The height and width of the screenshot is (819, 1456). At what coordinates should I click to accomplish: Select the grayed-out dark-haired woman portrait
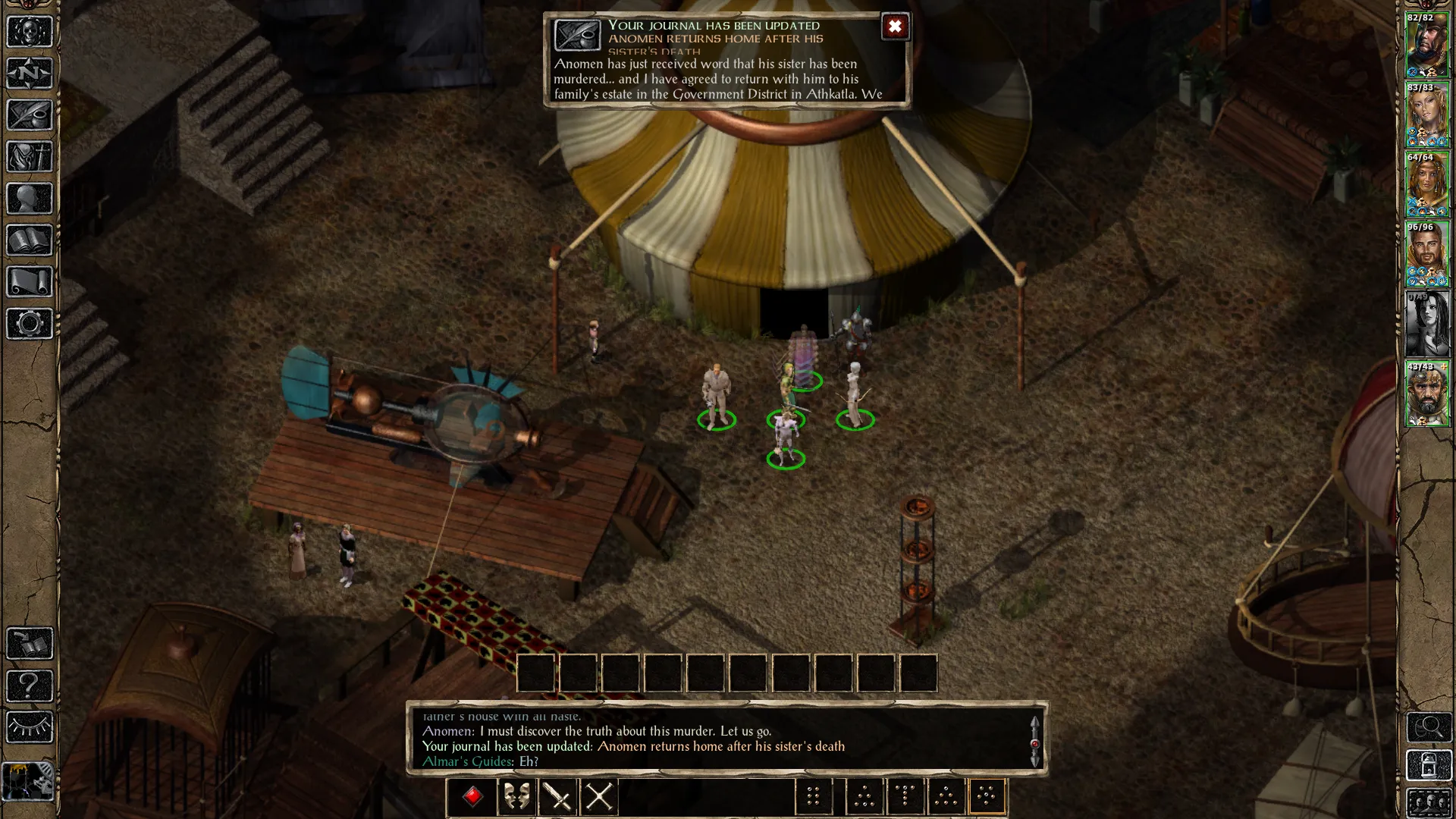click(1427, 324)
